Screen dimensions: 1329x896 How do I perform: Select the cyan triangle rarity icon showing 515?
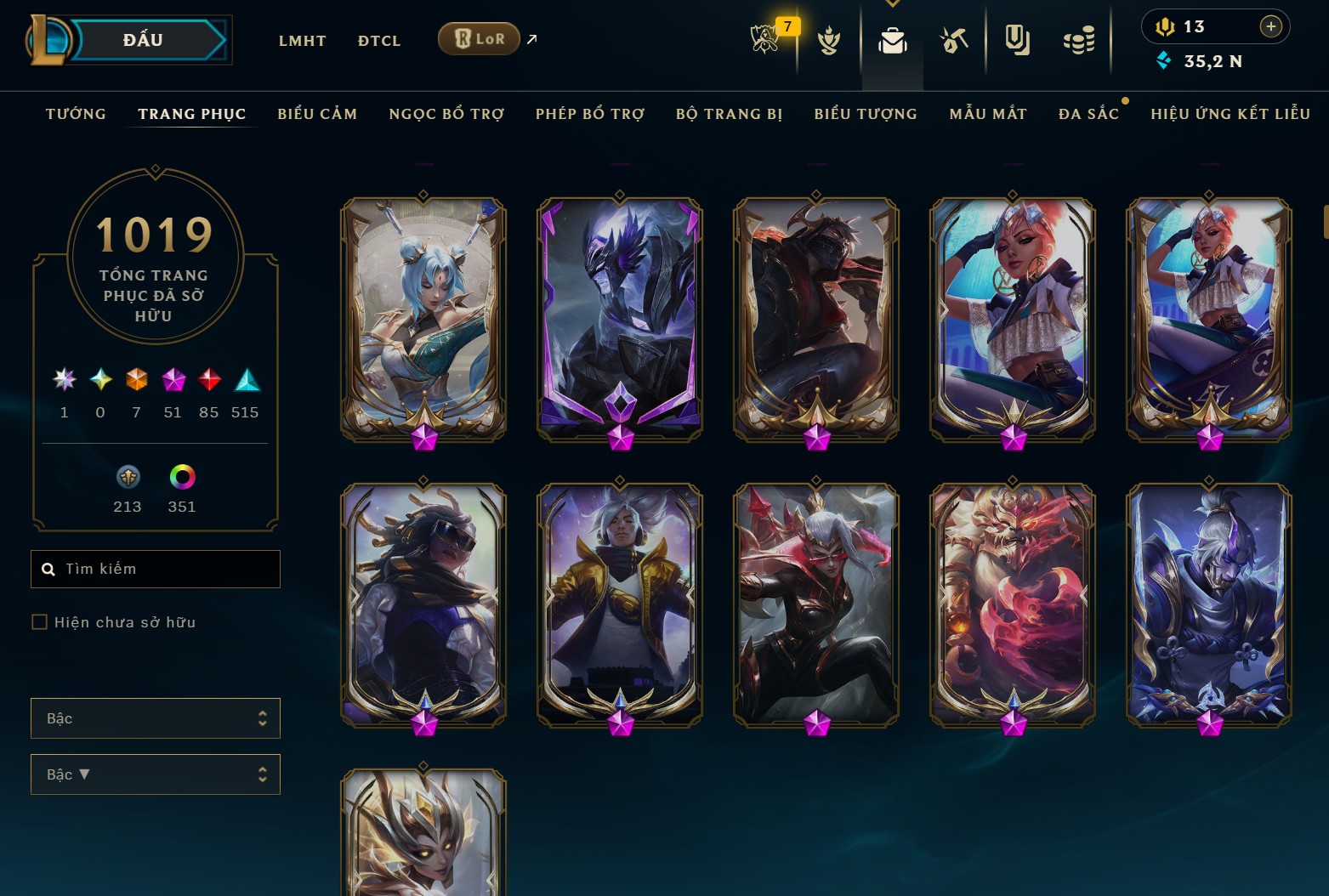coord(246,380)
